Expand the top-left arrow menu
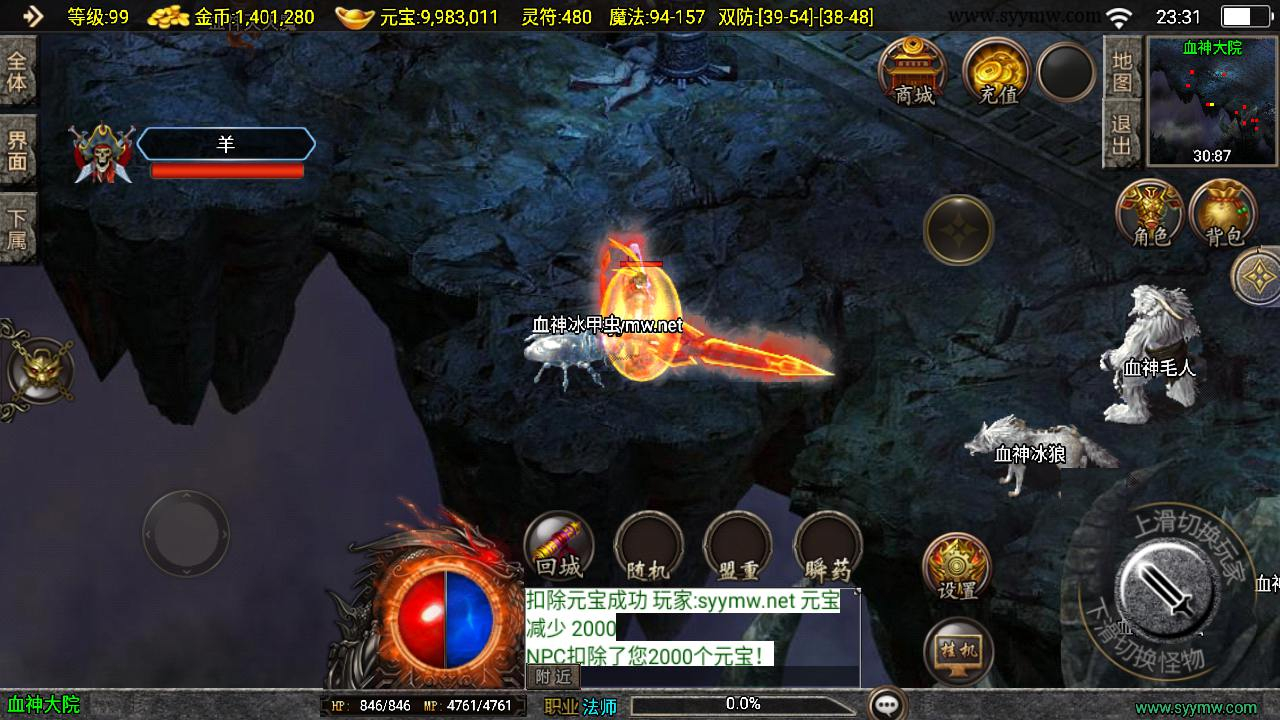The height and width of the screenshot is (720, 1280). (32, 16)
